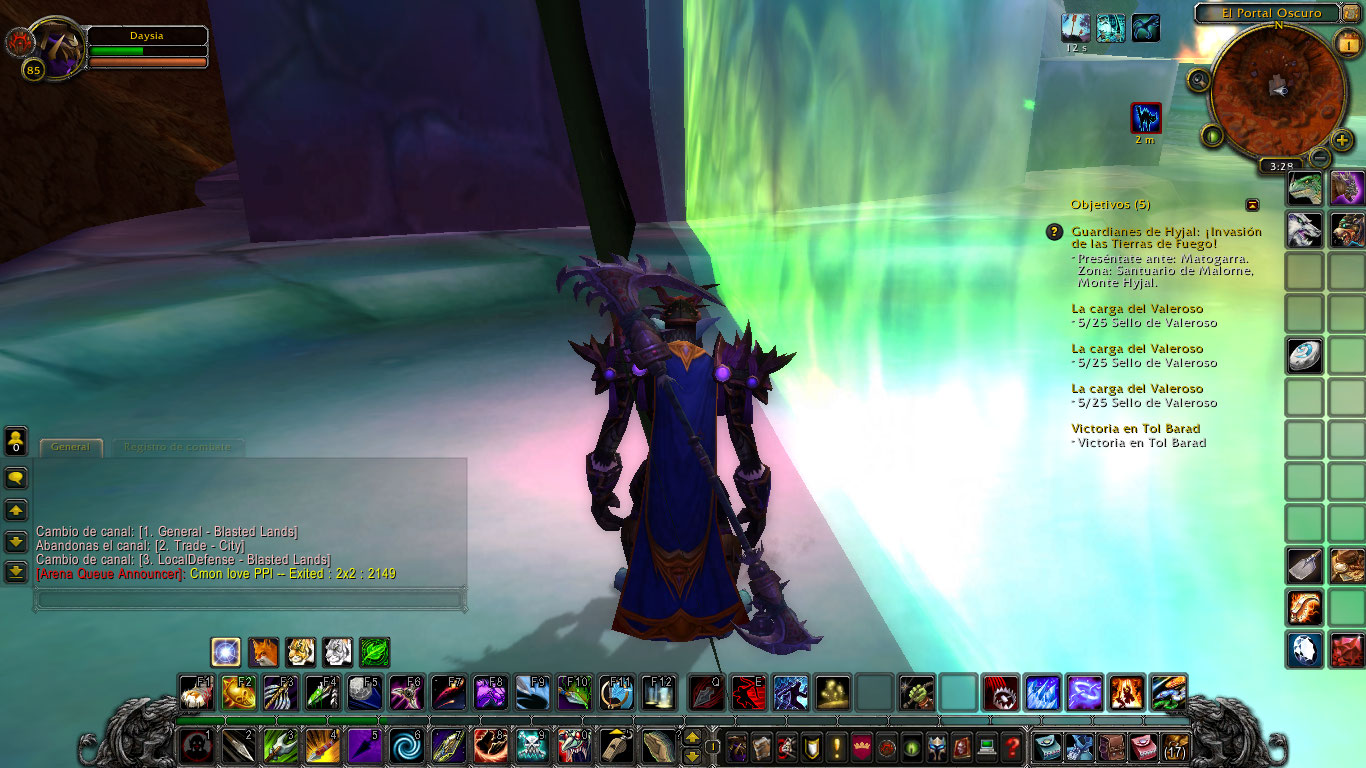Select the General chat tab
Image resolution: width=1366 pixels, height=768 pixels.
70,447
